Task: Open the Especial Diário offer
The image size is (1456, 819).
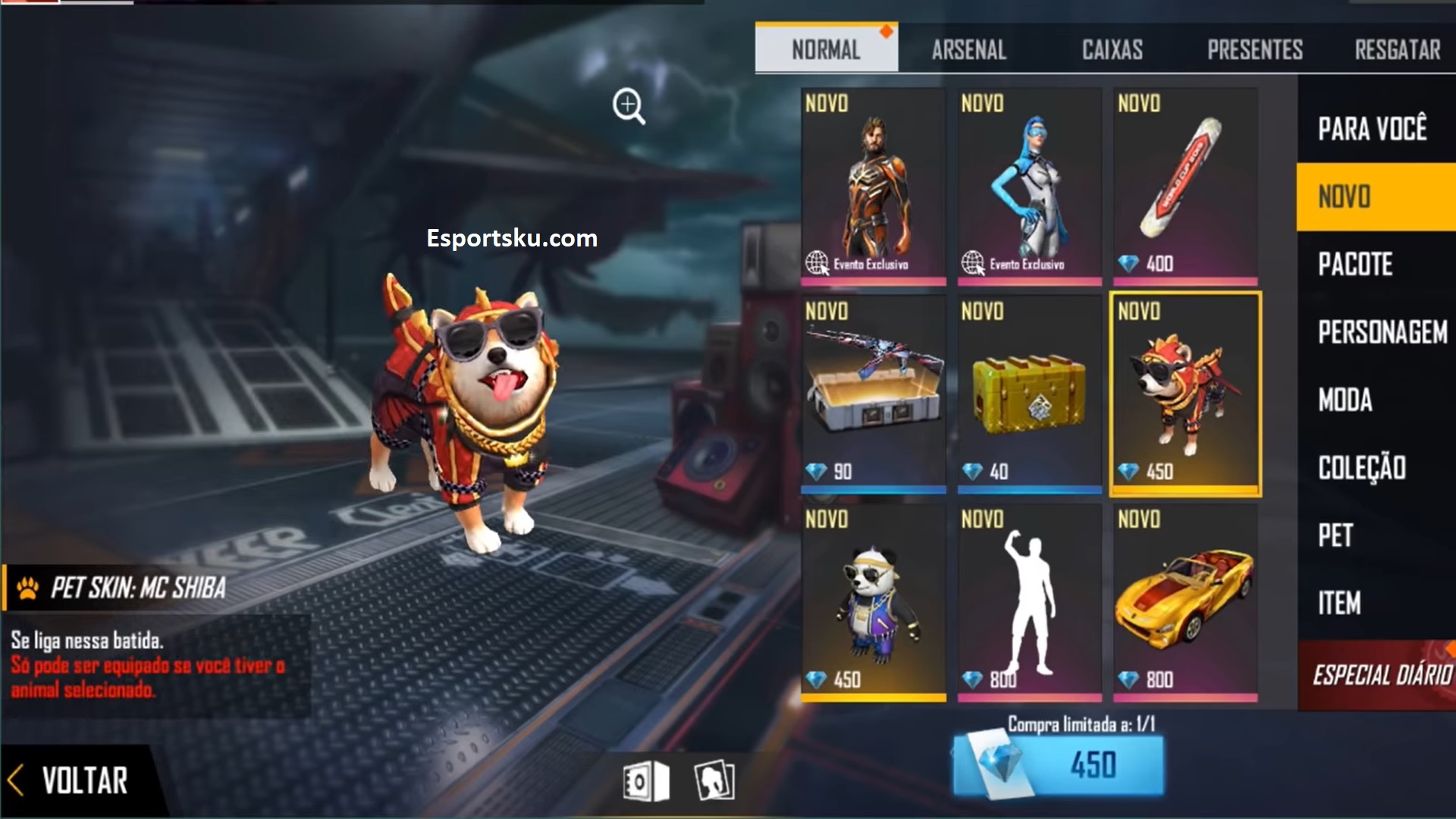Action: click(x=1379, y=675)
